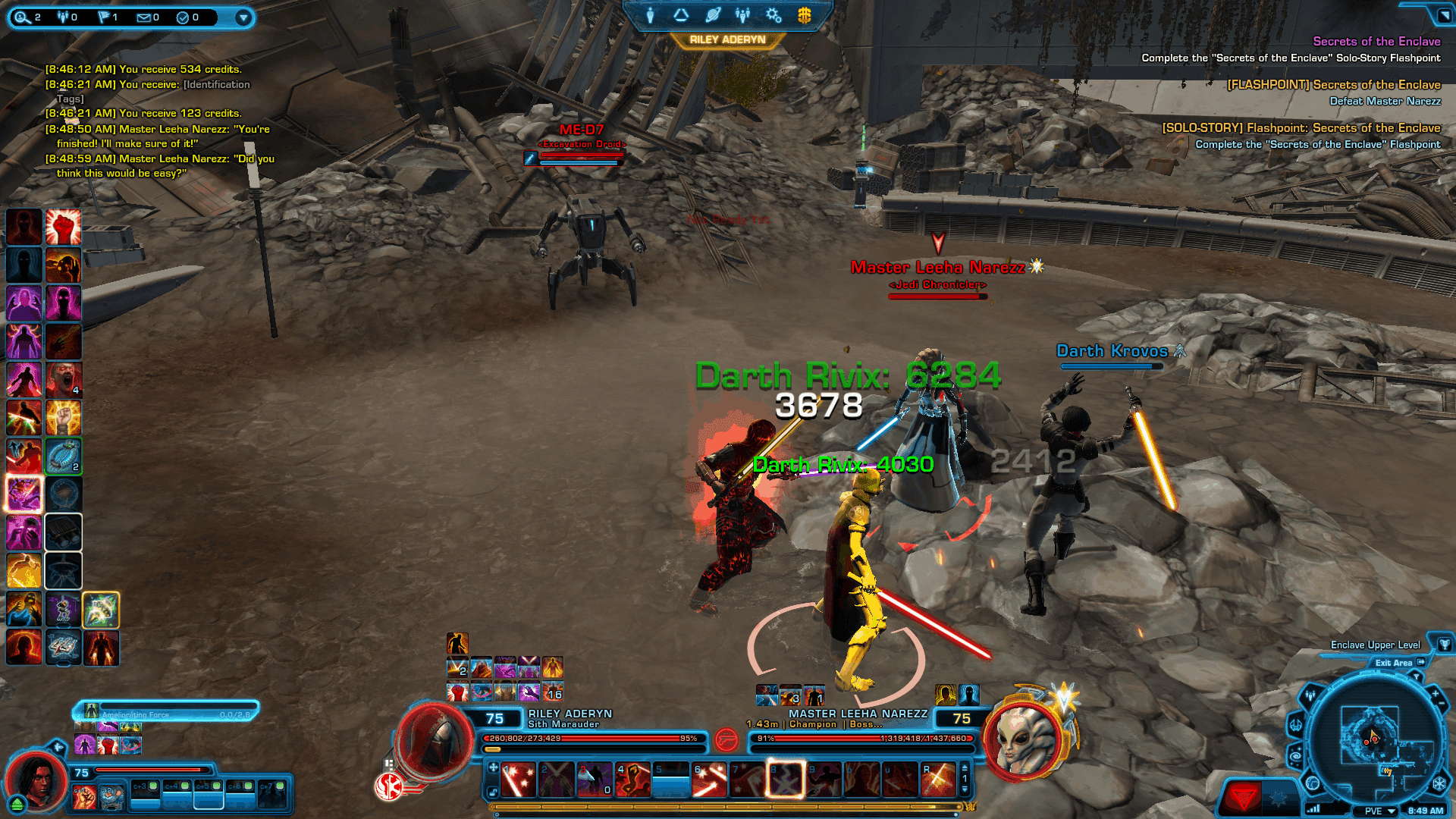
Task: Open the galaxy map planet icon
Action: [x=711, y=15]
